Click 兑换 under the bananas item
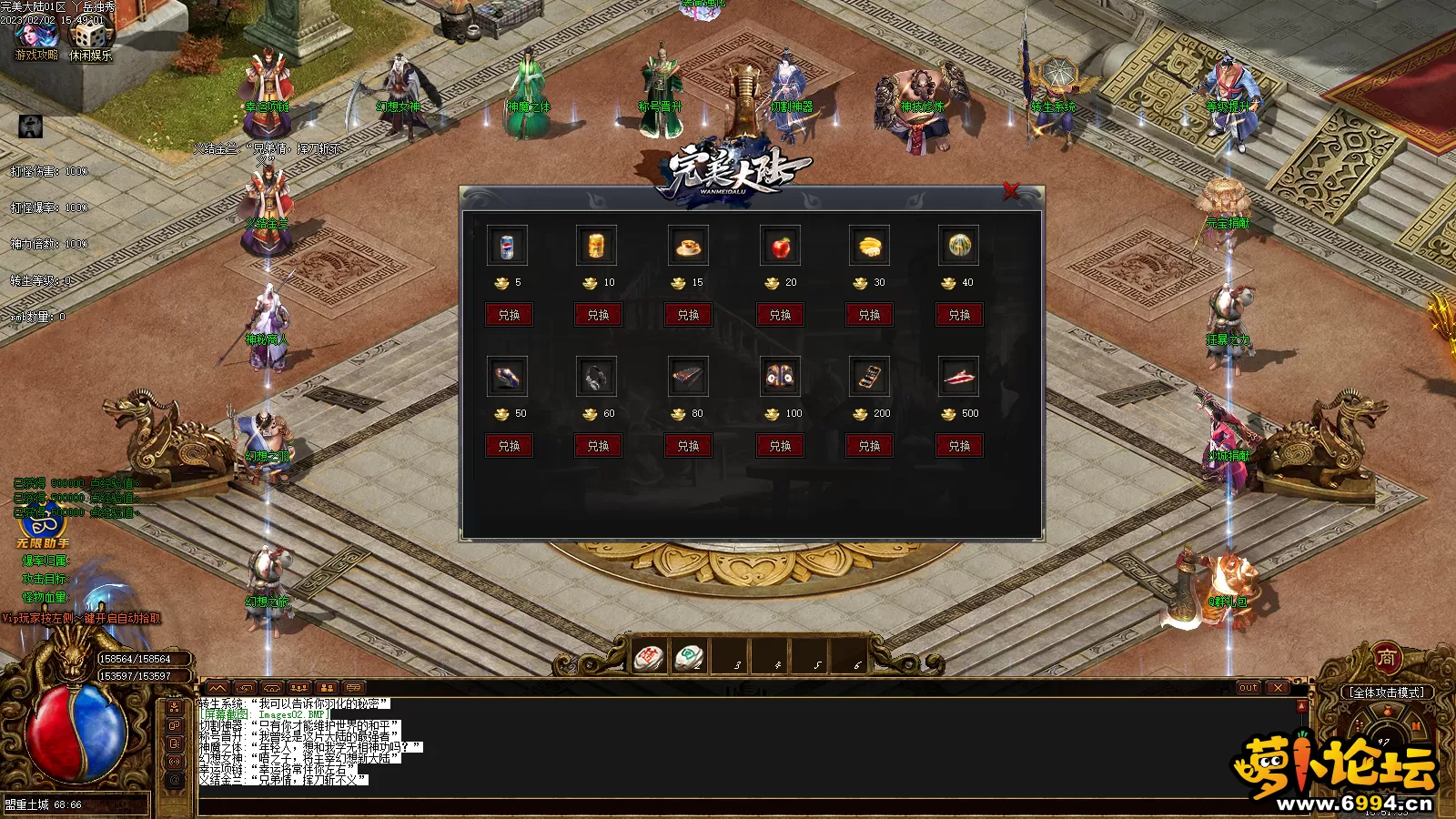This screenshot has height=819, width=1456. pos(869,315)
